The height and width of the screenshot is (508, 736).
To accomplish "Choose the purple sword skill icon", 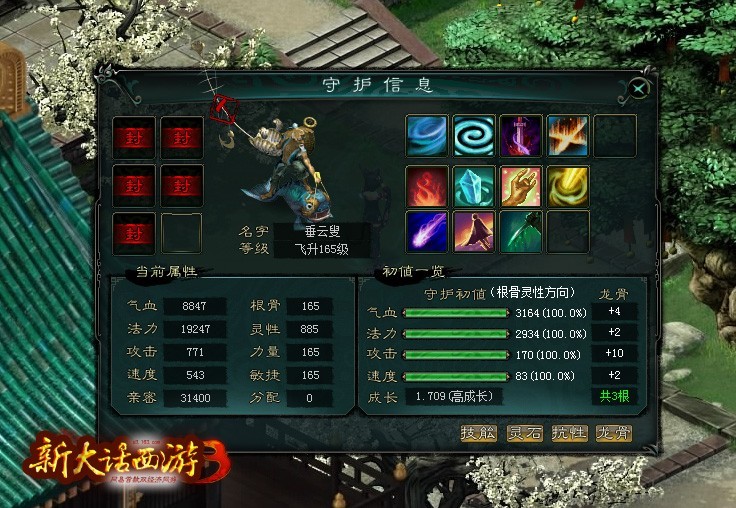I will click(x=520, y=136).
